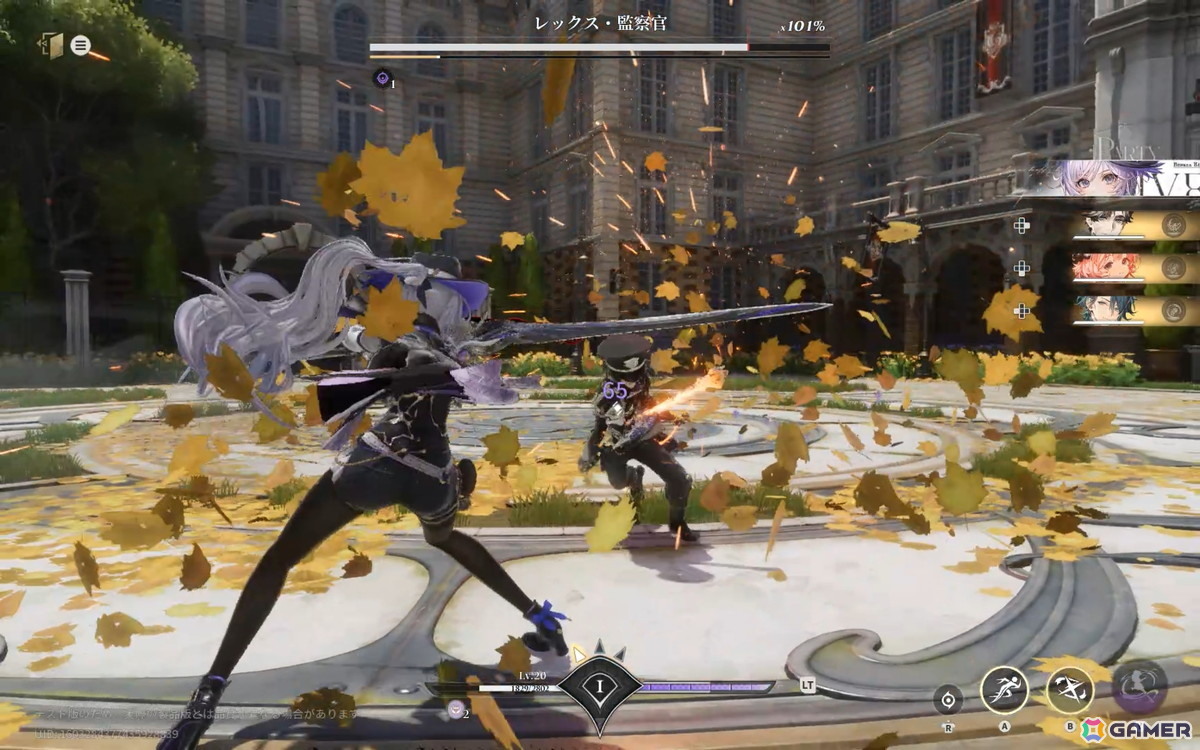1200x750 pixels.
Task: Trigger the purple ultimate skill icon
Action: [x=1139, y=687]
